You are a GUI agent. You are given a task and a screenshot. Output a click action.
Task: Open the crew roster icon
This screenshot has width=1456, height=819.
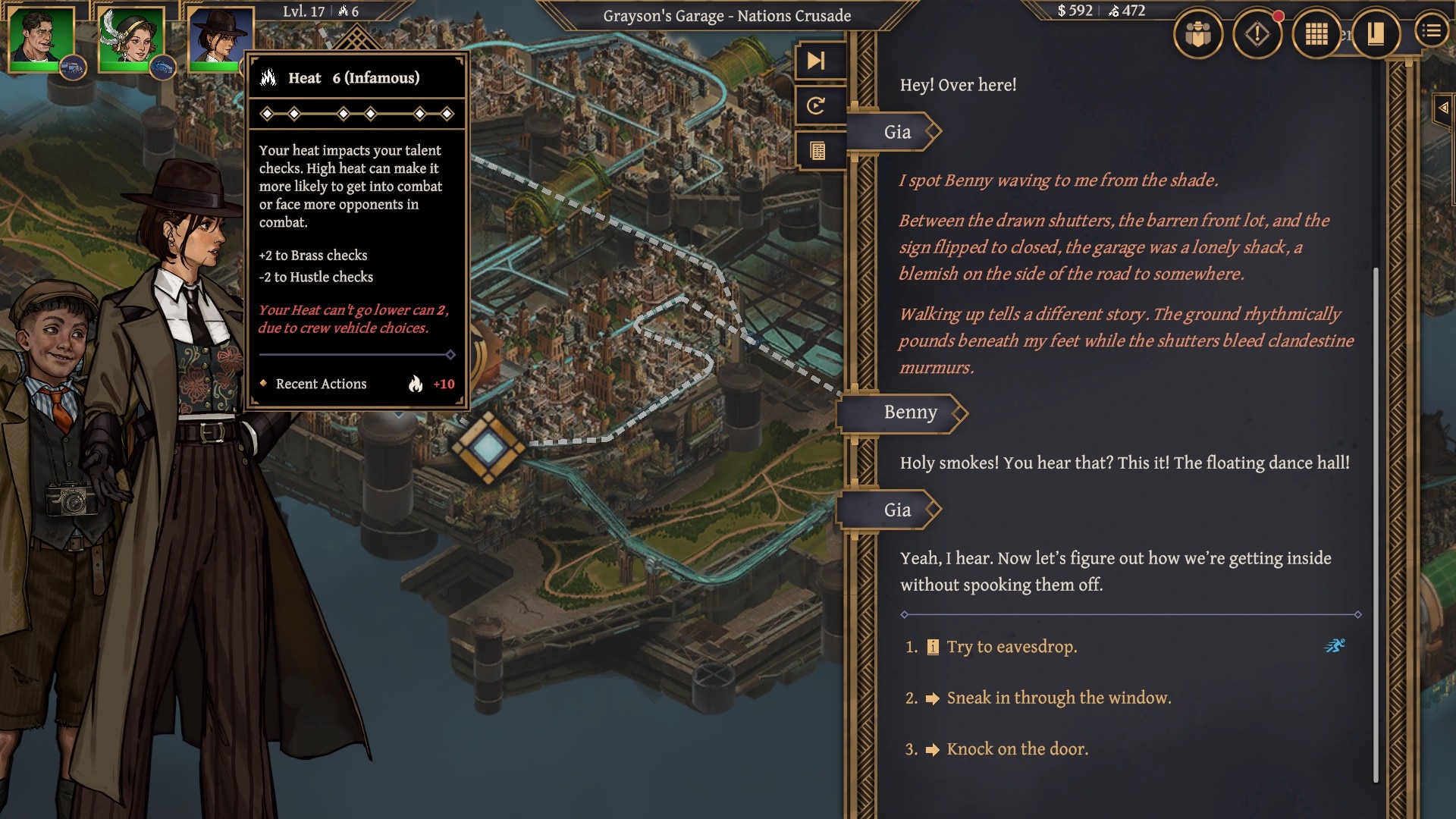pos(1197,34)
